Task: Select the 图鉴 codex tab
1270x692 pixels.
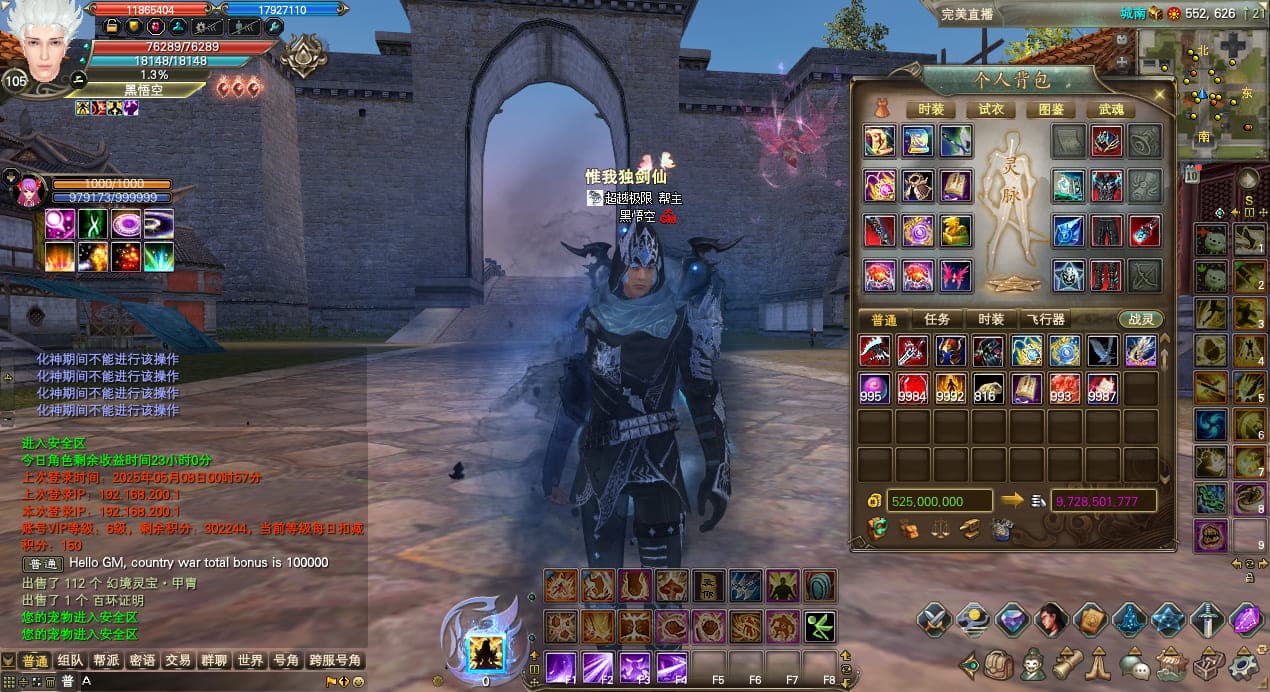Action: click(1051, 109)
